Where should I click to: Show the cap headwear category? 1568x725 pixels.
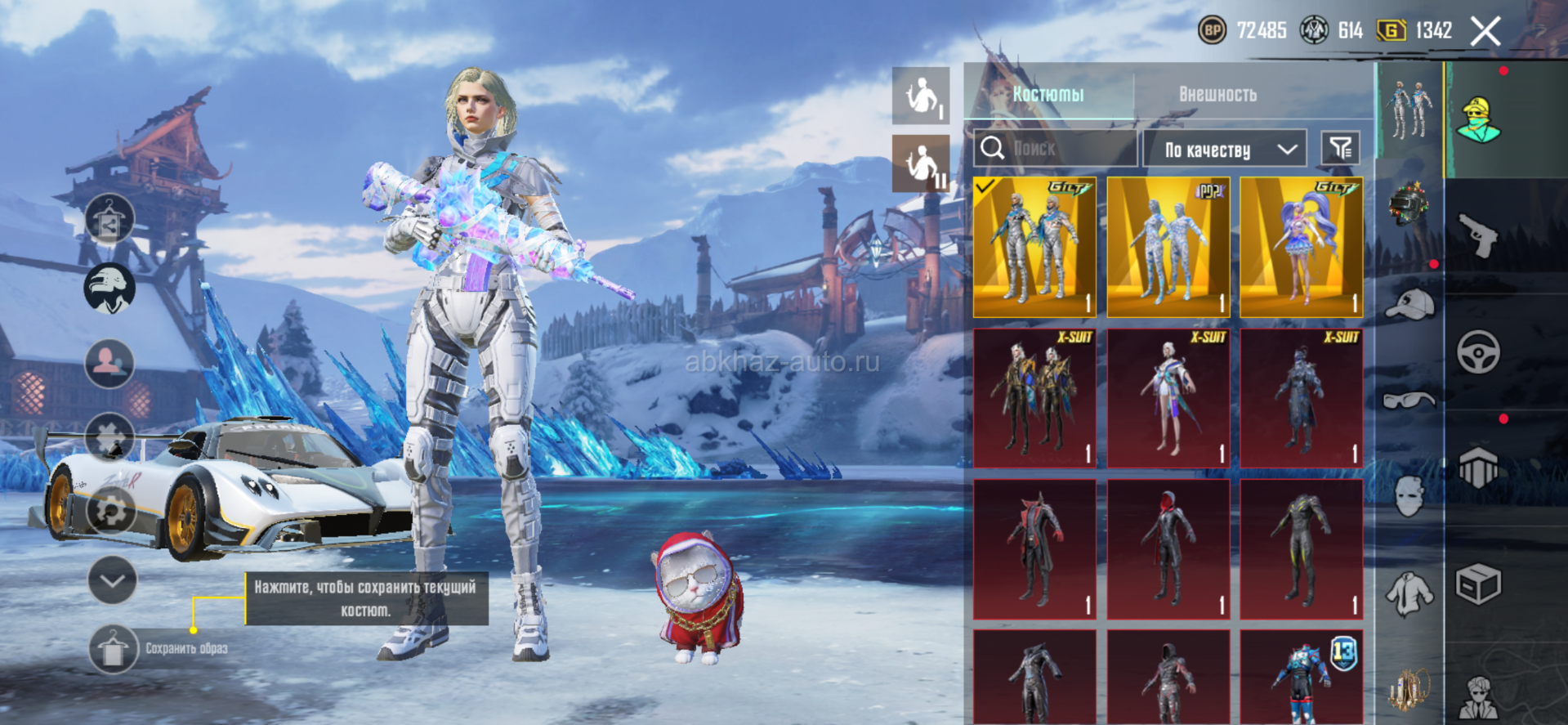point(1409,305)
